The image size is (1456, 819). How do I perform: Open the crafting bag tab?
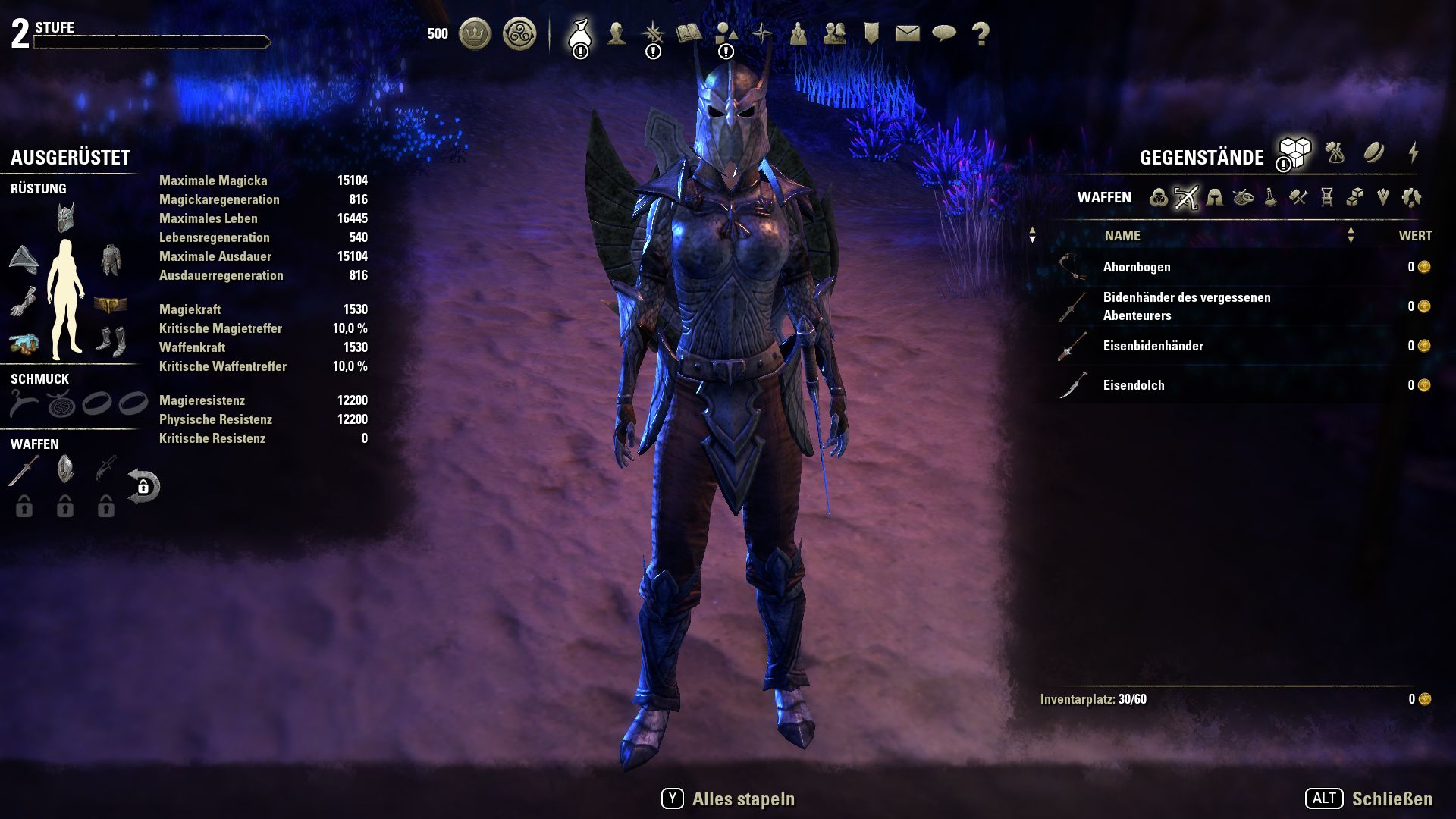(x=1334, y=153)
